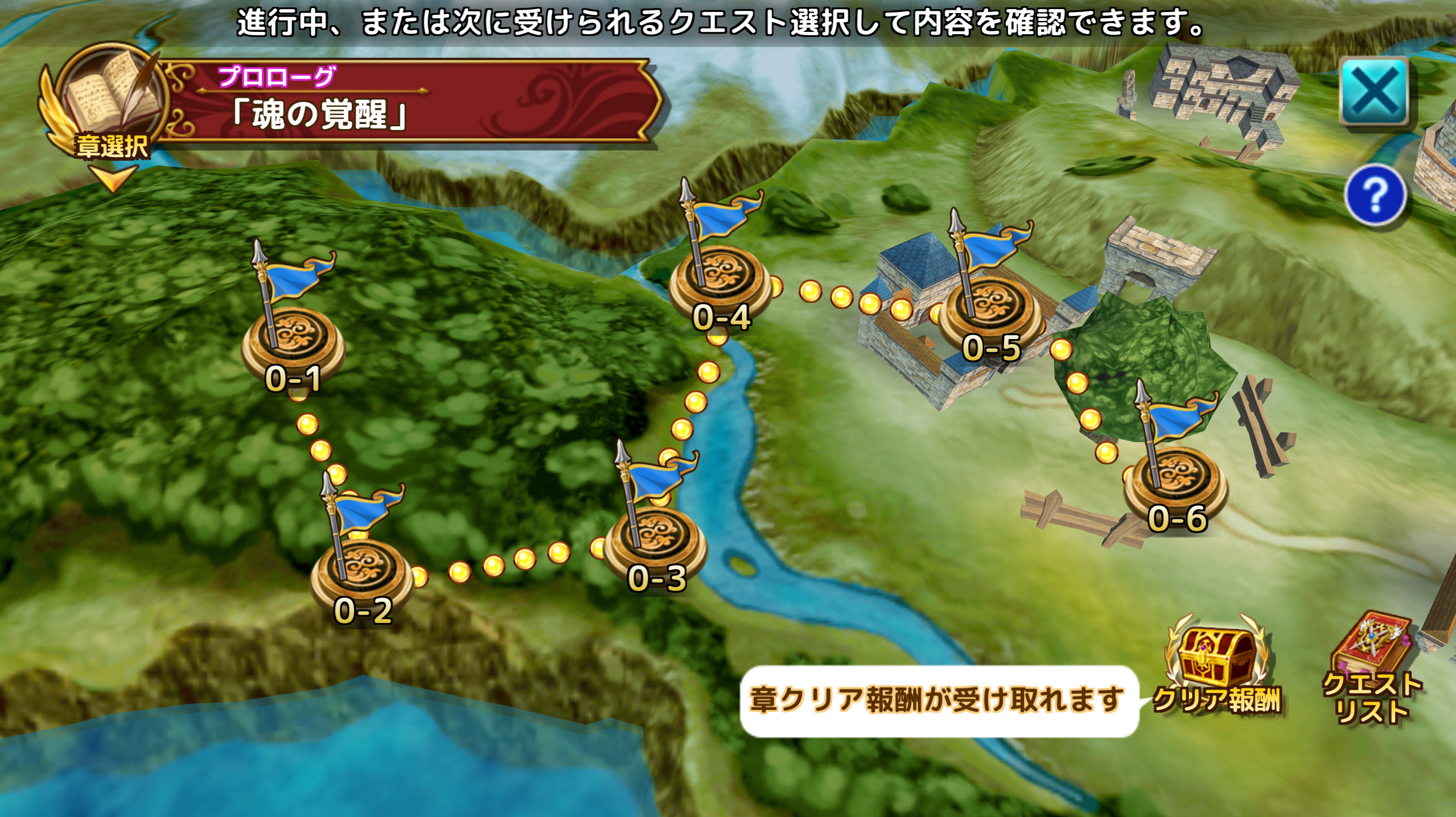This screenshot has width=1456, height=817.
Task: Open the blue question mark help
Action: coord(1375,195)
